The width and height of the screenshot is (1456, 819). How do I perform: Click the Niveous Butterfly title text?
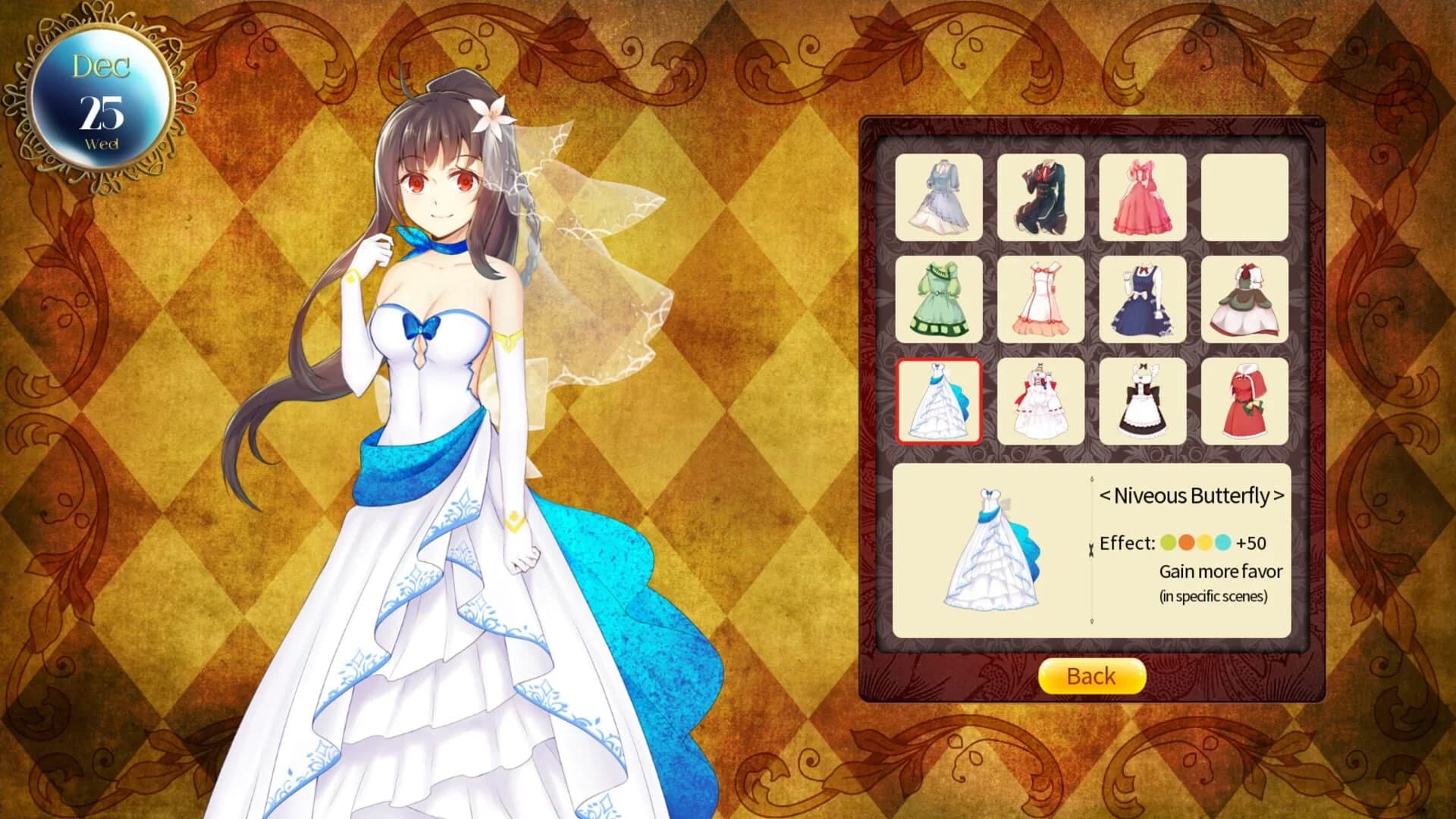click(1191, 495)
